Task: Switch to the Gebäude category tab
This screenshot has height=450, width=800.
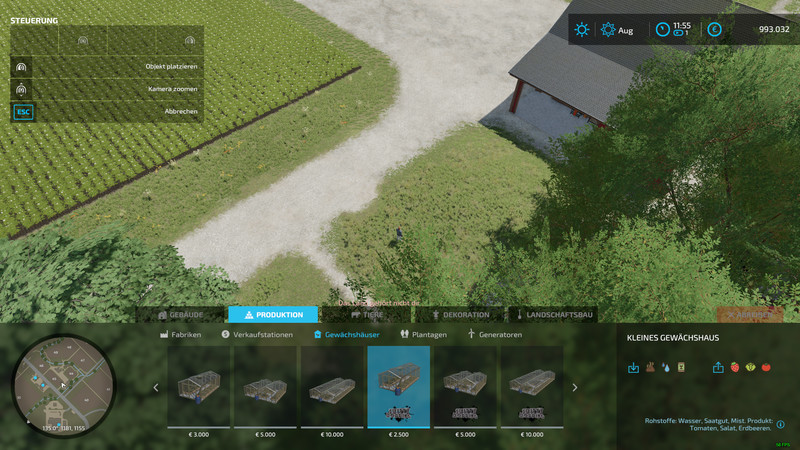Action: pyautogui.click(x=181, y=315)
